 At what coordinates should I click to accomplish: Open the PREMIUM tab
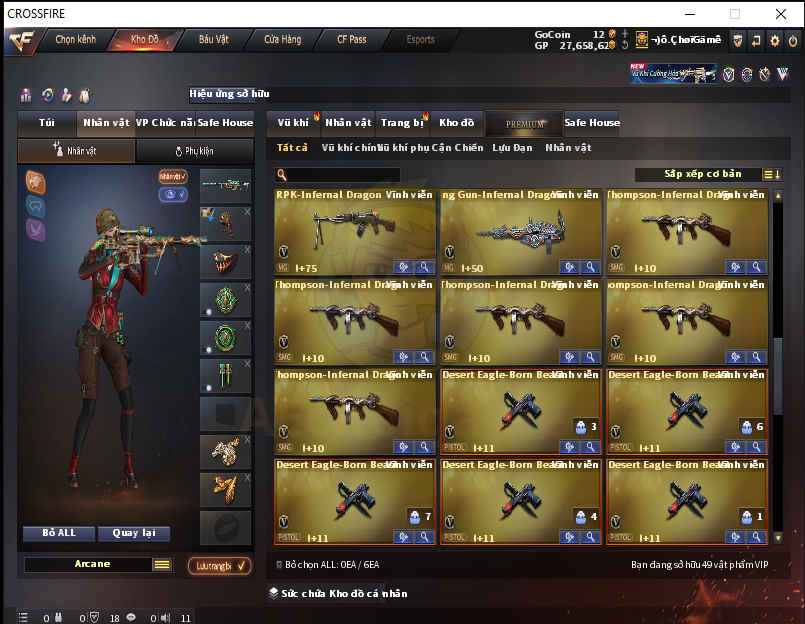(x=525, y=124)
